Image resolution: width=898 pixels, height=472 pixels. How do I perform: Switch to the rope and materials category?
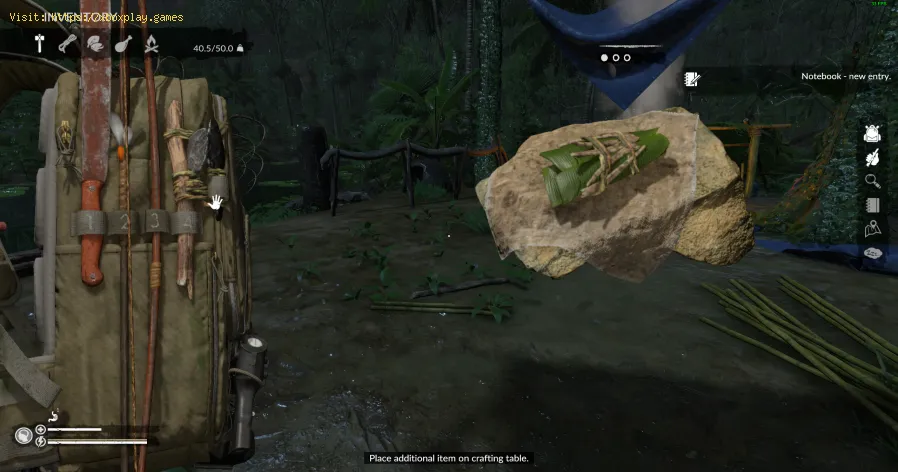(67, 44)
